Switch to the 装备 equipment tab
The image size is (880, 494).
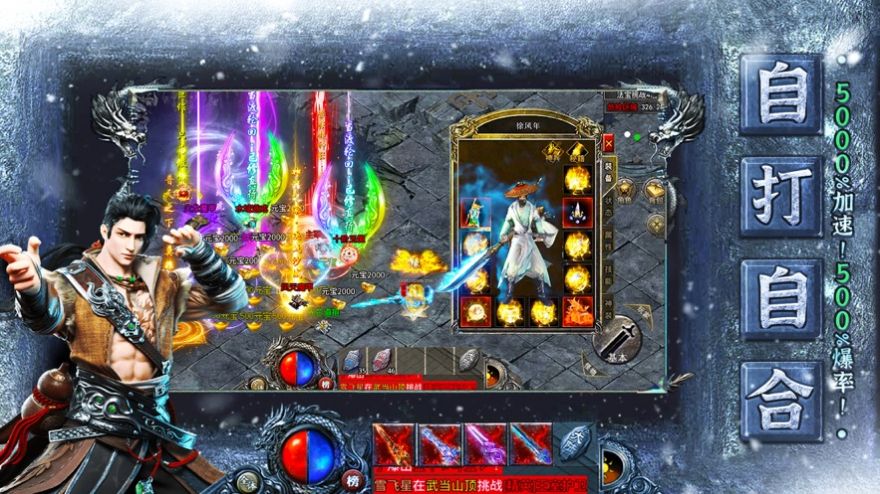click(610, 170)
